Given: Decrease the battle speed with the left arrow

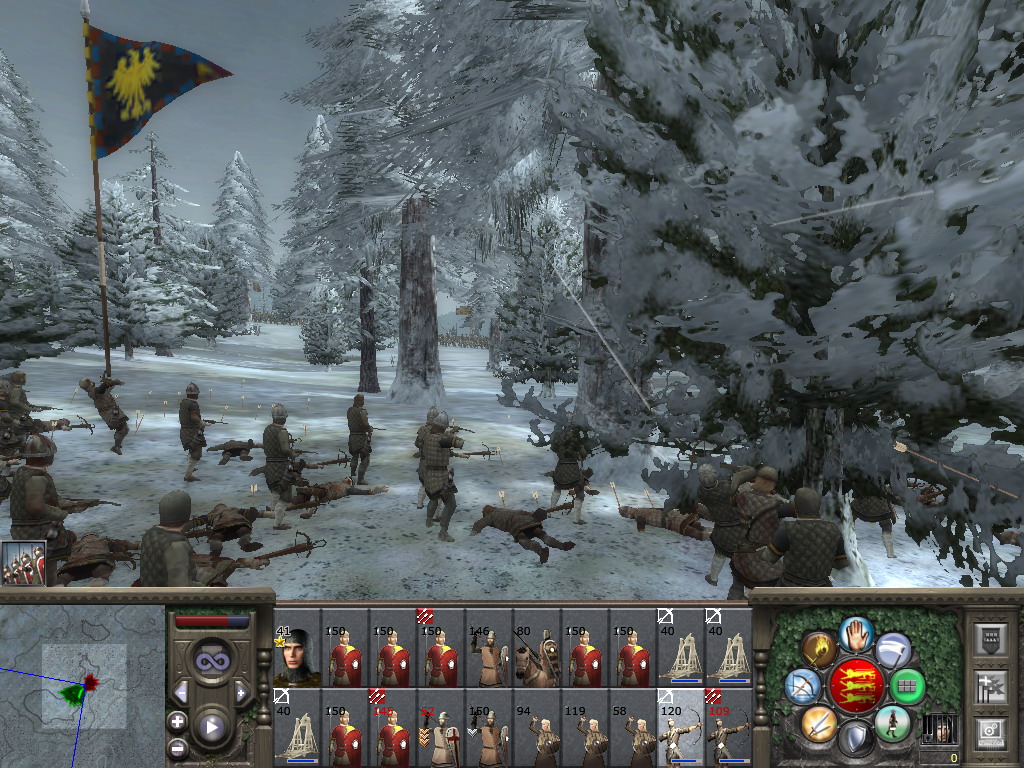Looking at the screenshot, I should 181,692.
